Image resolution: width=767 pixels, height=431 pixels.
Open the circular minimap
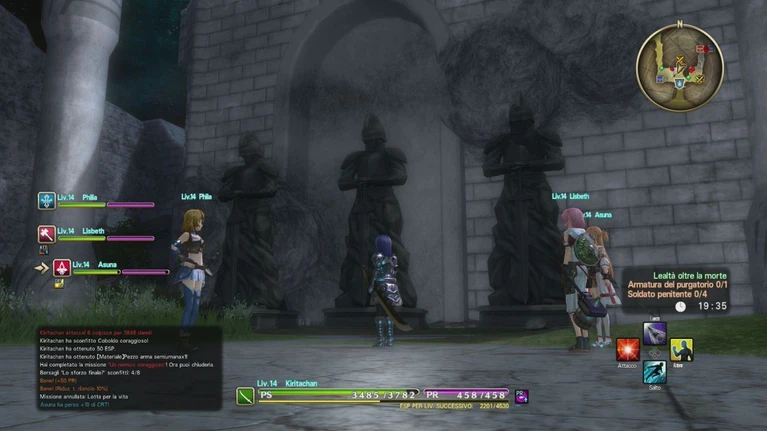(679, 66)
